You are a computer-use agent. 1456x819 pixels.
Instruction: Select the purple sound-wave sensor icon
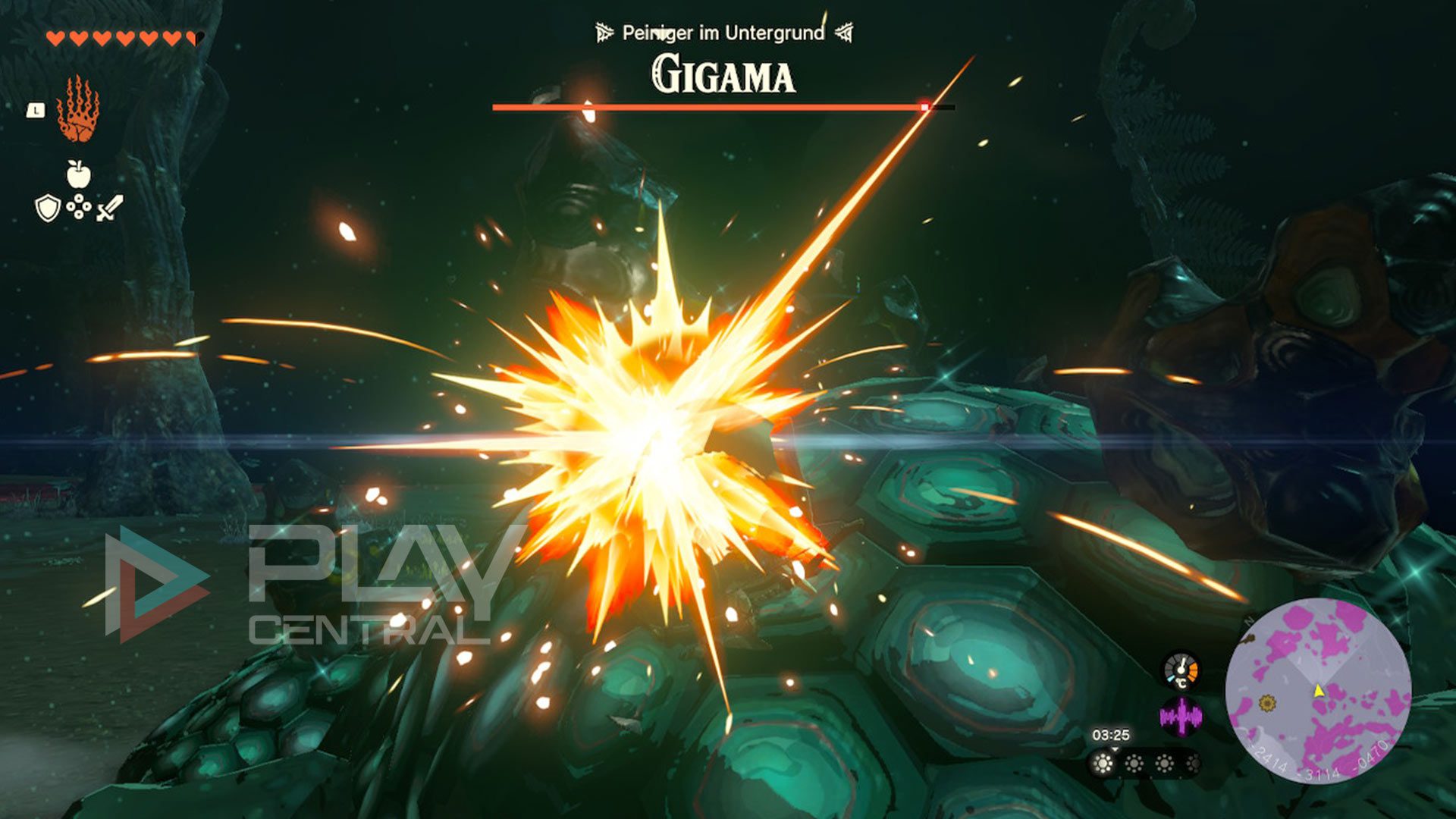[x=1181, y=716]
